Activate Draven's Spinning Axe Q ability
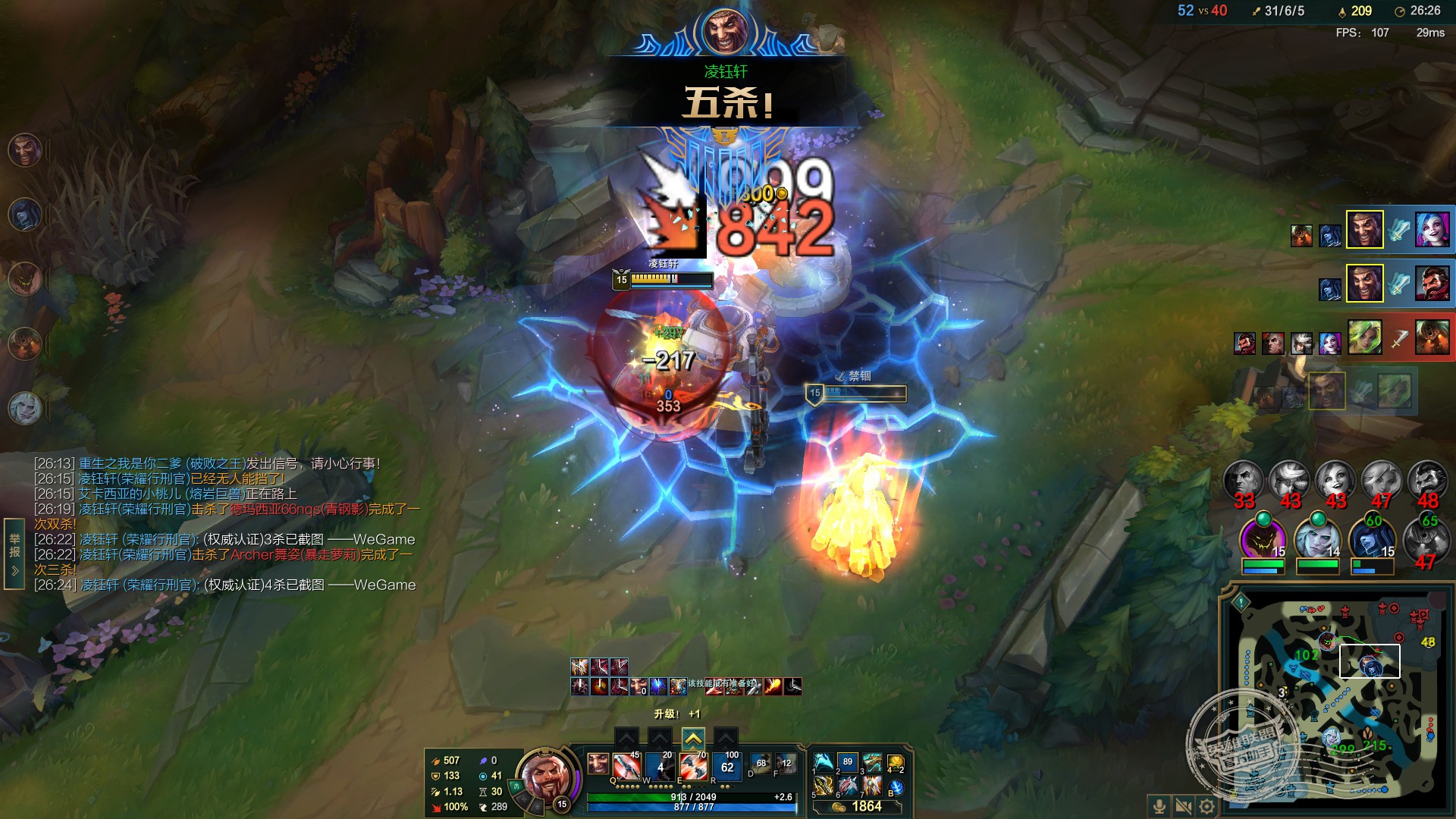 [x=626, y=767]
